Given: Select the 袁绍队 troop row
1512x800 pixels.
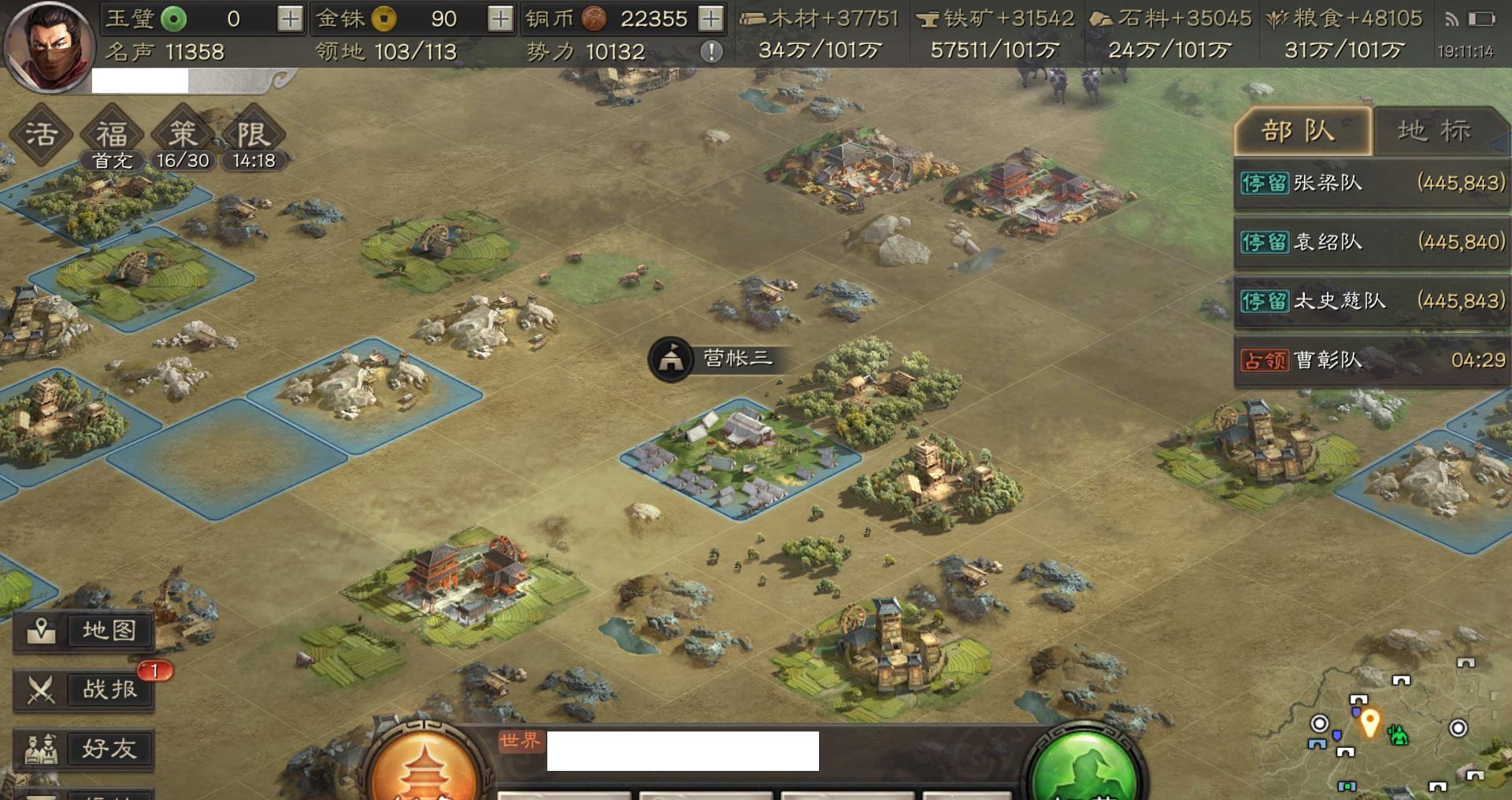Looking at the screenshot, I should point(1371,242).
